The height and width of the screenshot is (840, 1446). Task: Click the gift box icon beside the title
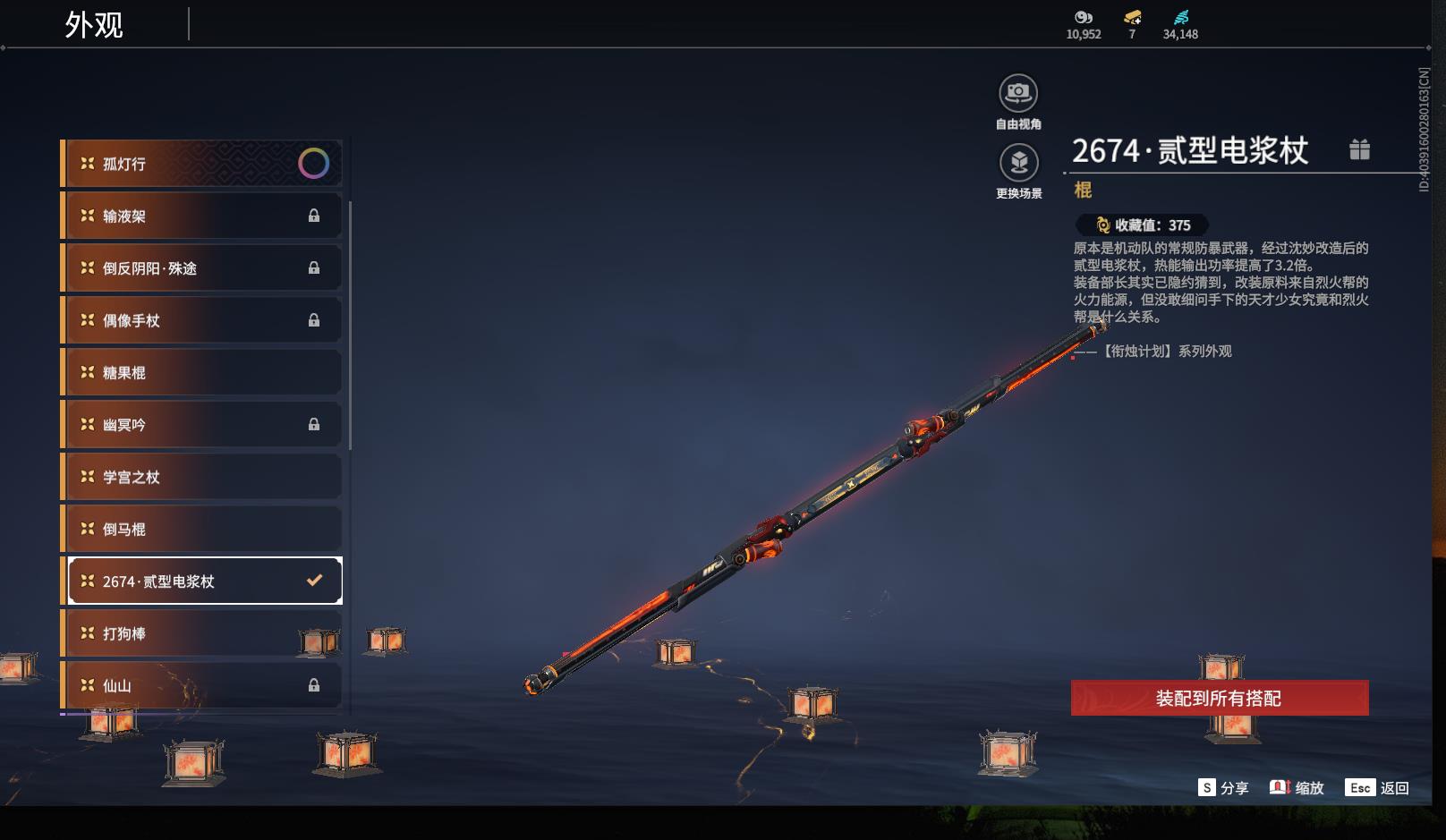click(1359, 149)
